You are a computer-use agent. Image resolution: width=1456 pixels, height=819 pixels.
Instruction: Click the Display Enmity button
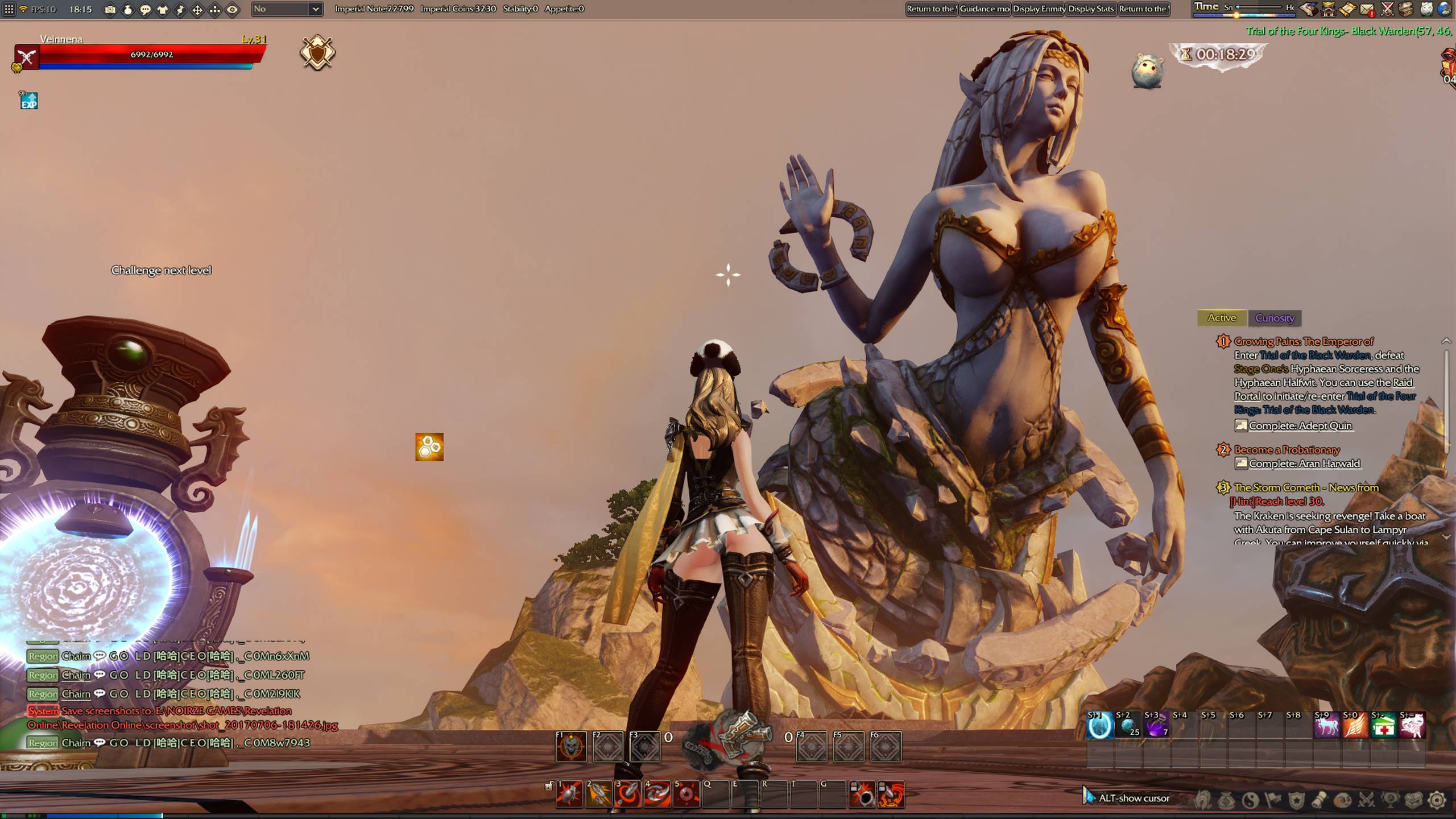tap(1039, 9)
